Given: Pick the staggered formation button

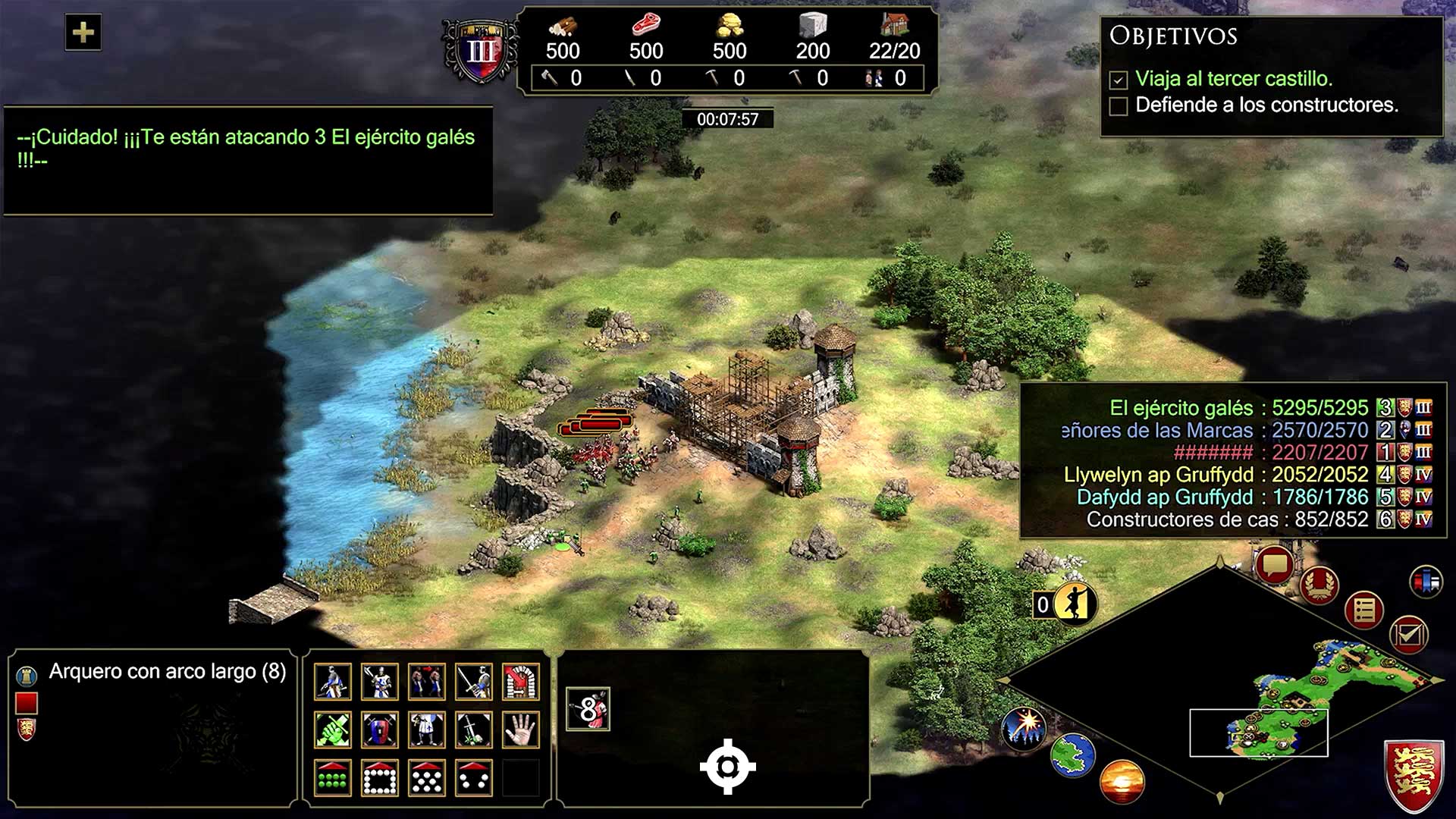Looking at the screenshot, I should 427,778.
